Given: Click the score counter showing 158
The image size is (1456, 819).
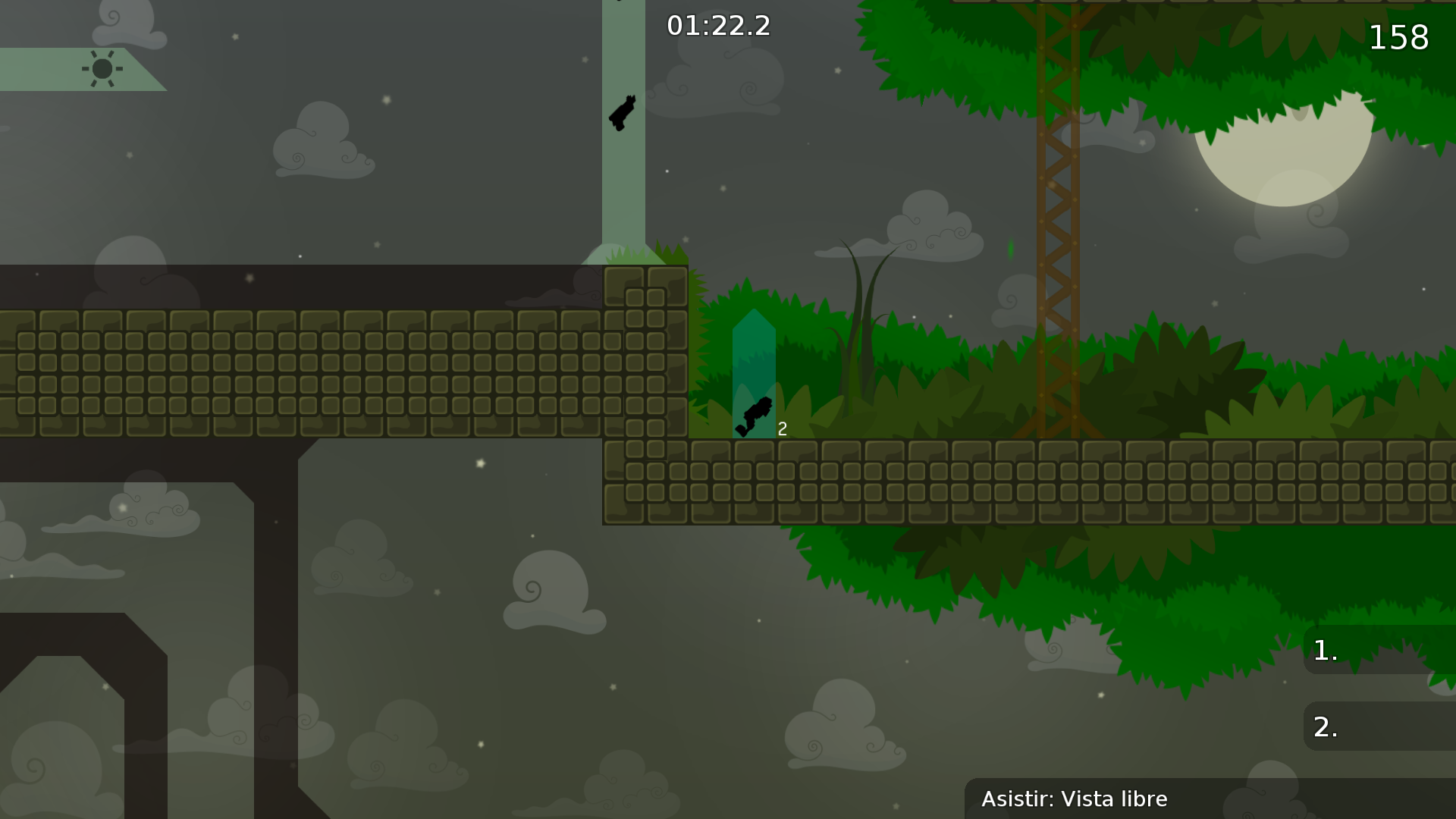Looking at the screenshot, I should pyautogui.click(x=1398, y=38).
